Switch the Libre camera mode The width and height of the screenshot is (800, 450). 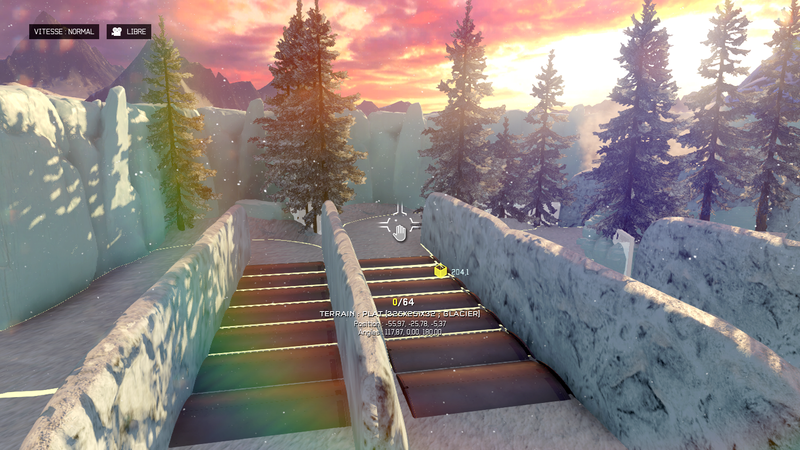[129, 31]
